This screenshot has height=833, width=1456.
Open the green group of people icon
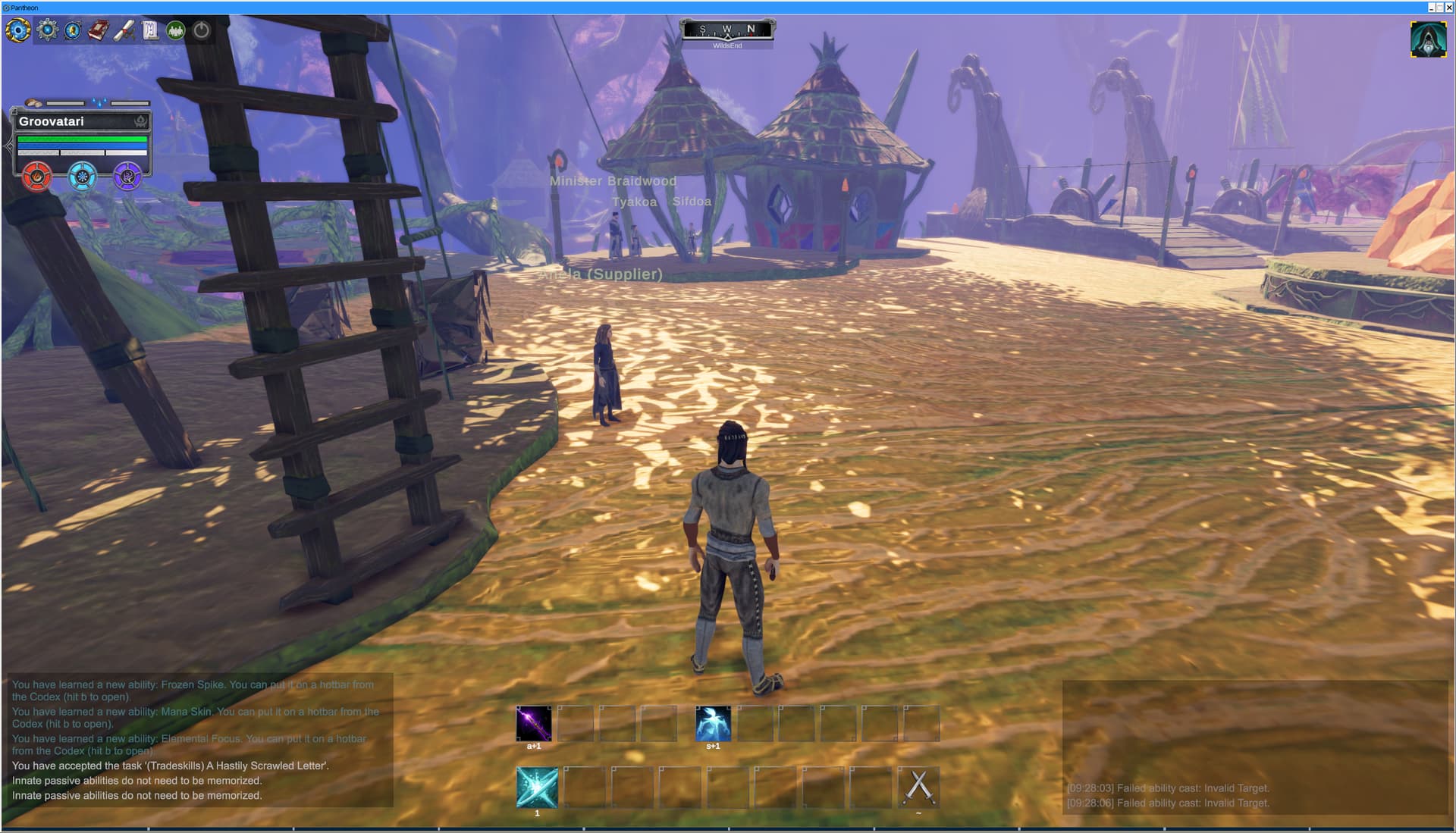(176, 30)
